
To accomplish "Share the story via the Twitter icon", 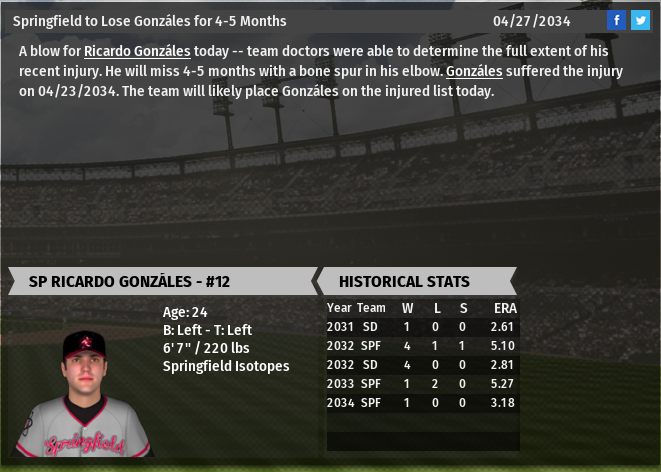I will click(640, 20).
